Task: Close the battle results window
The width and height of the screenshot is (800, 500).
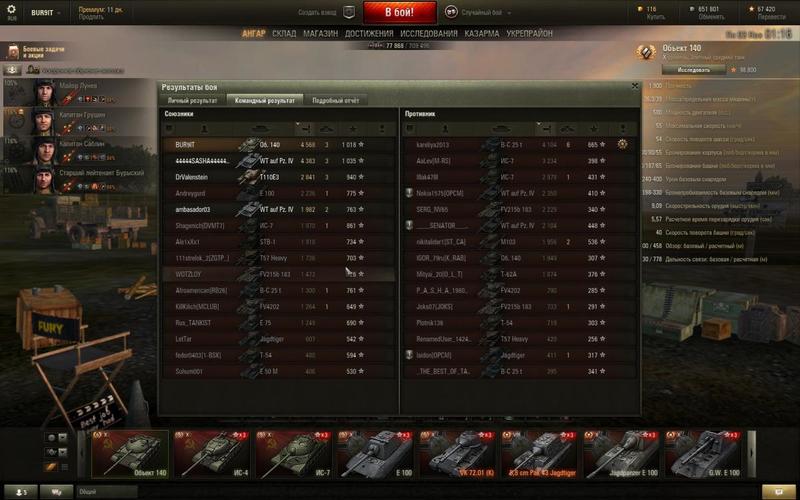Action: [x=634, y=87]
